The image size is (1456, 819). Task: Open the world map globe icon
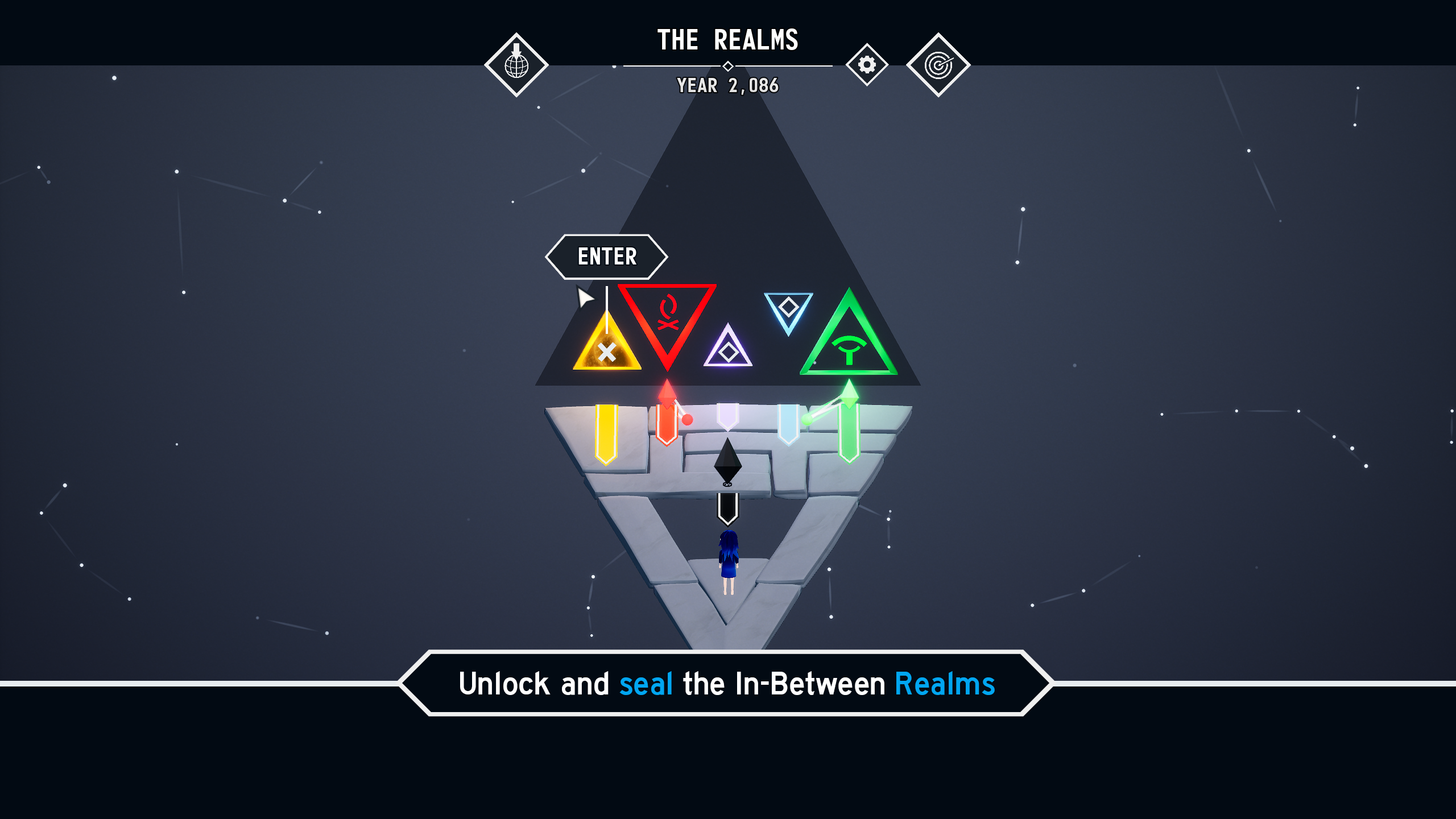(516, 64)
